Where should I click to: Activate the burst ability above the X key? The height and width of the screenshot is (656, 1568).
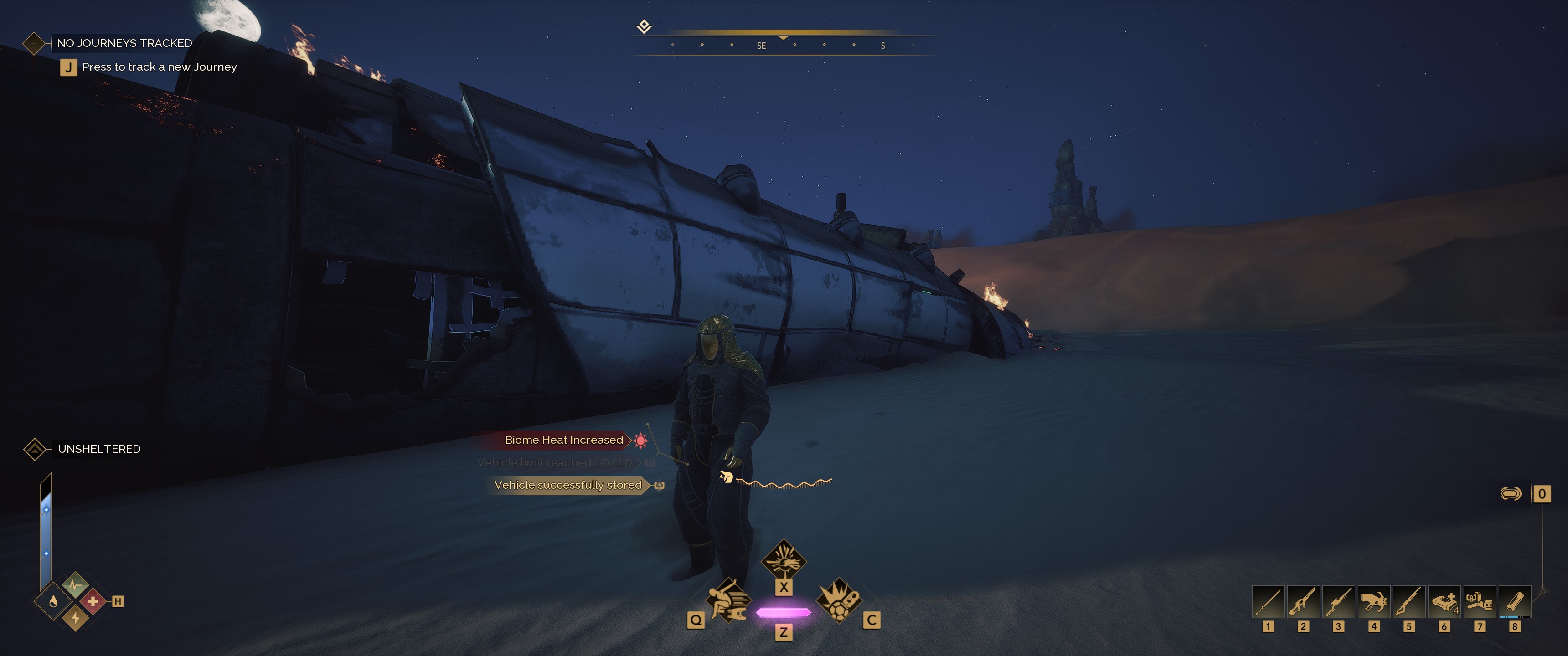coord(784,560)
